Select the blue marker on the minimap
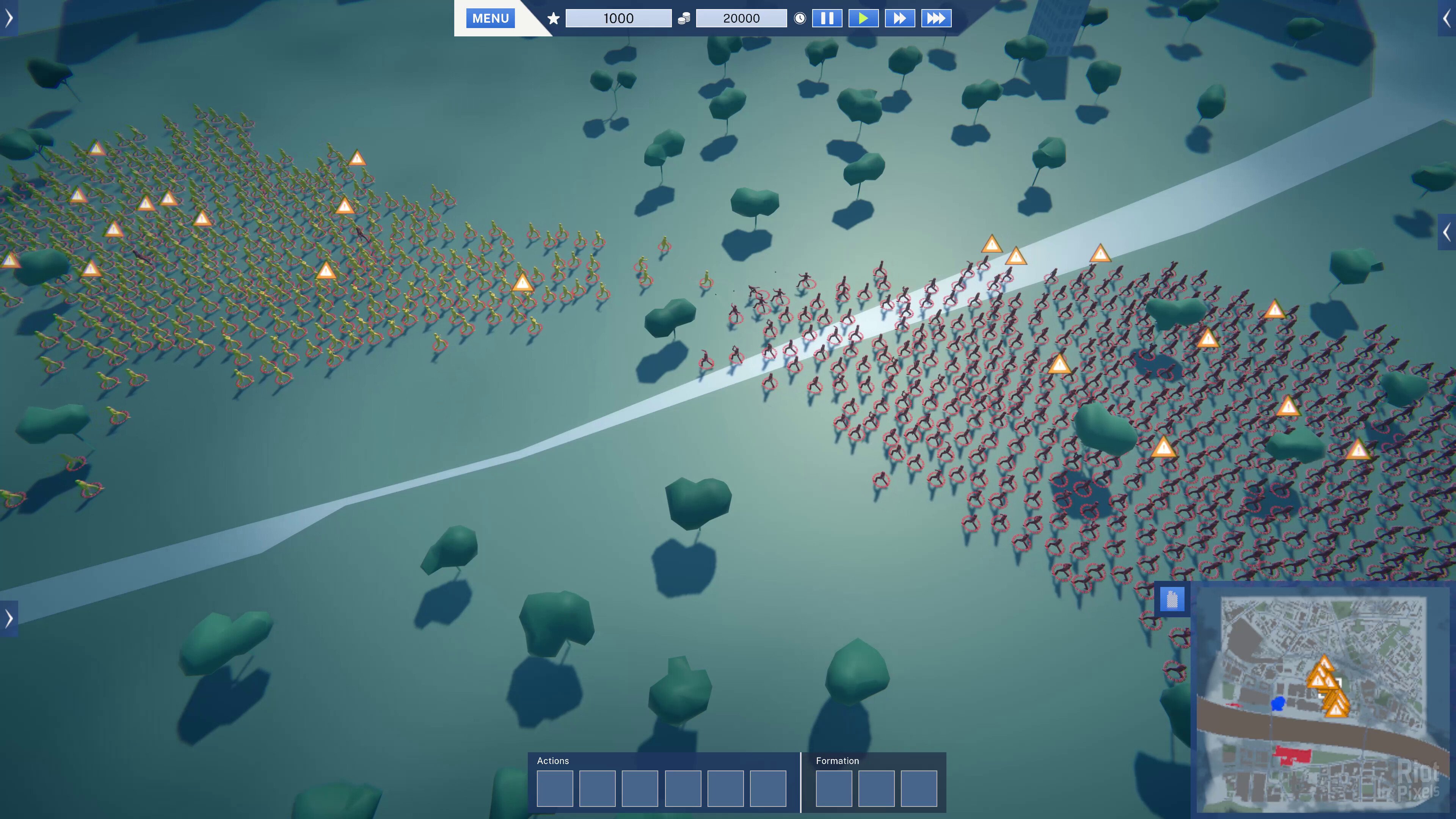This screenshot has height=819, width=1456. pos(1277,703)
